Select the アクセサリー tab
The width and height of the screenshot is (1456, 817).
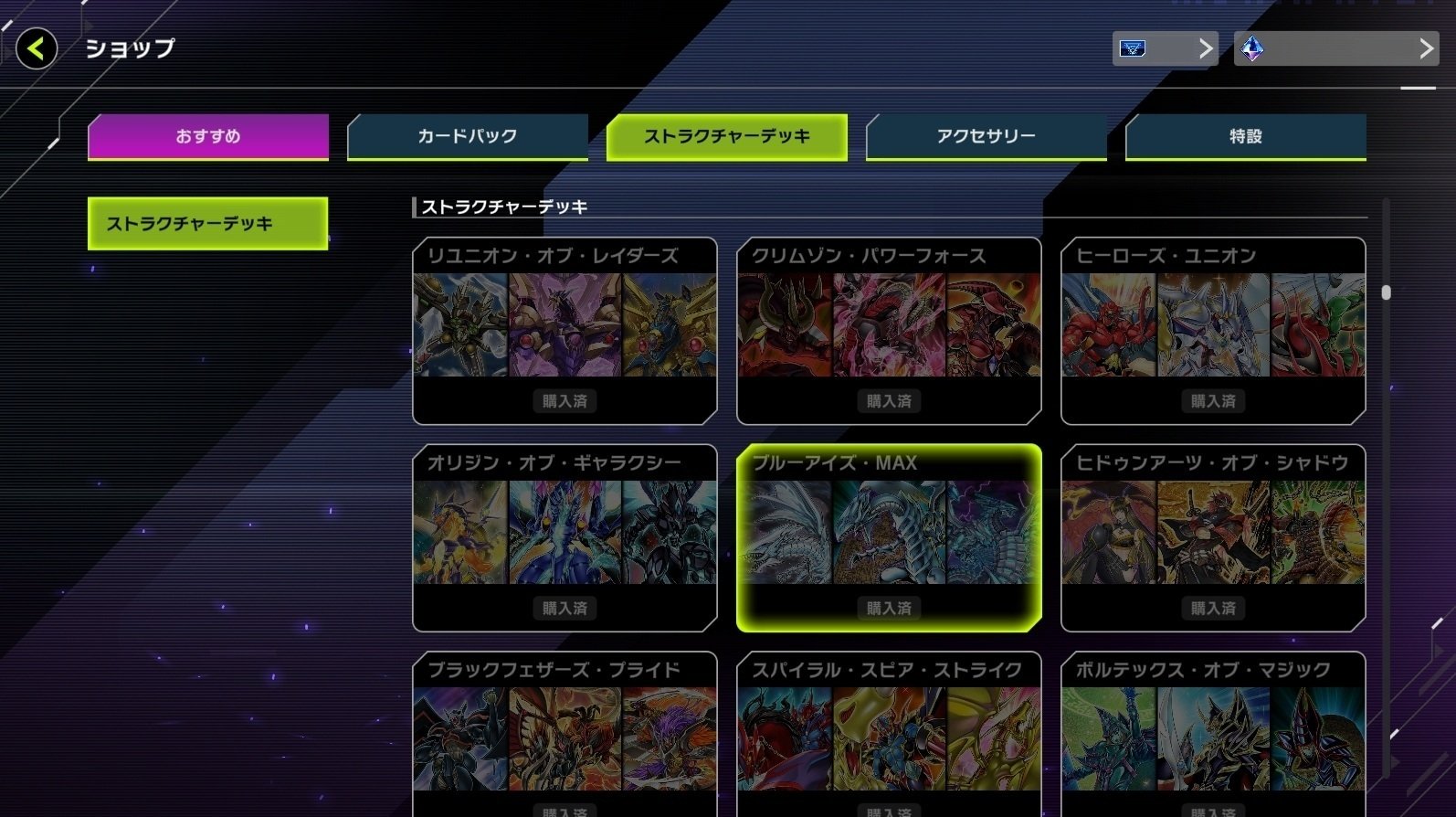coord(986,135)
